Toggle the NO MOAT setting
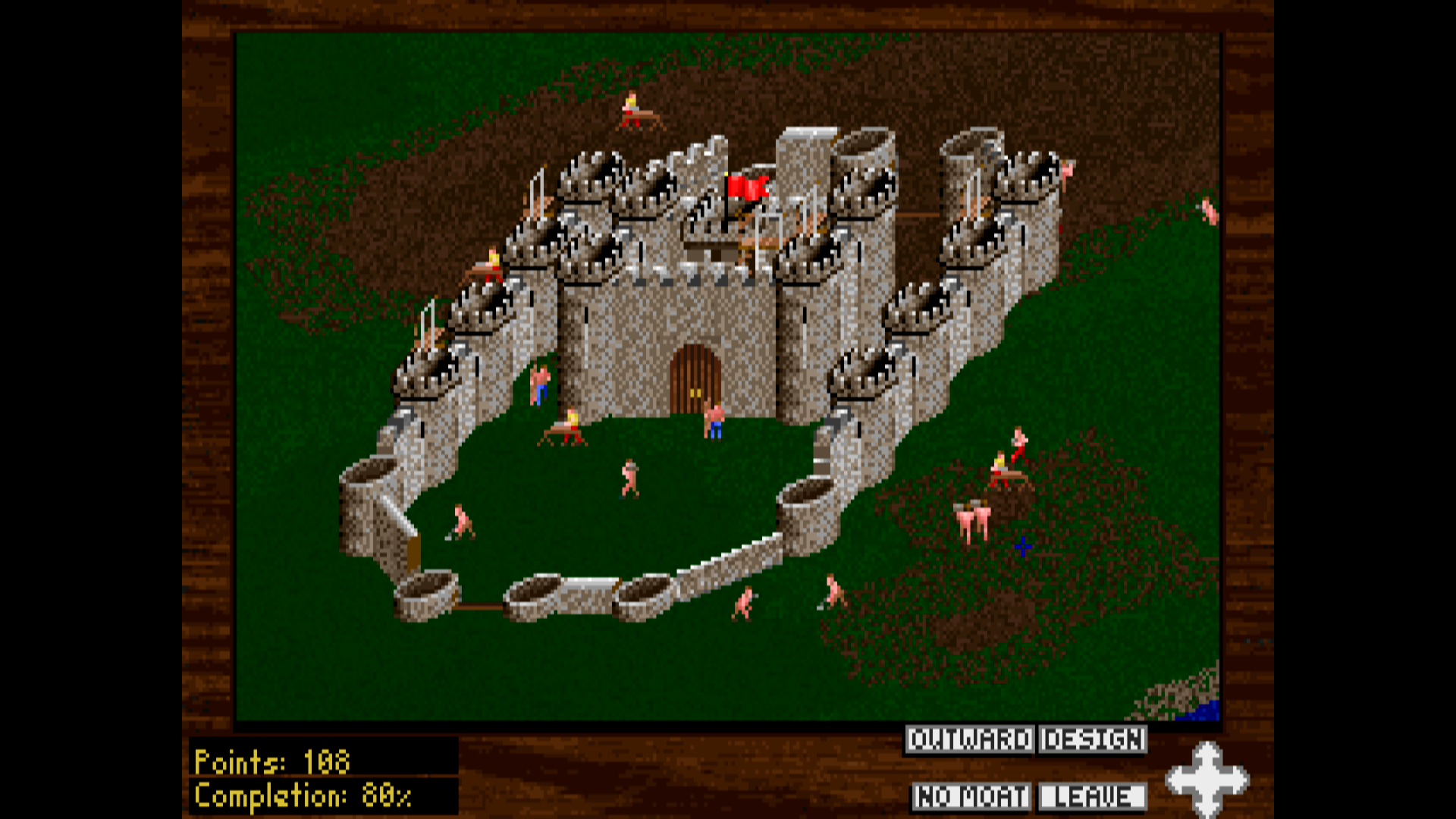1456x819 pixels. (971, 797)
